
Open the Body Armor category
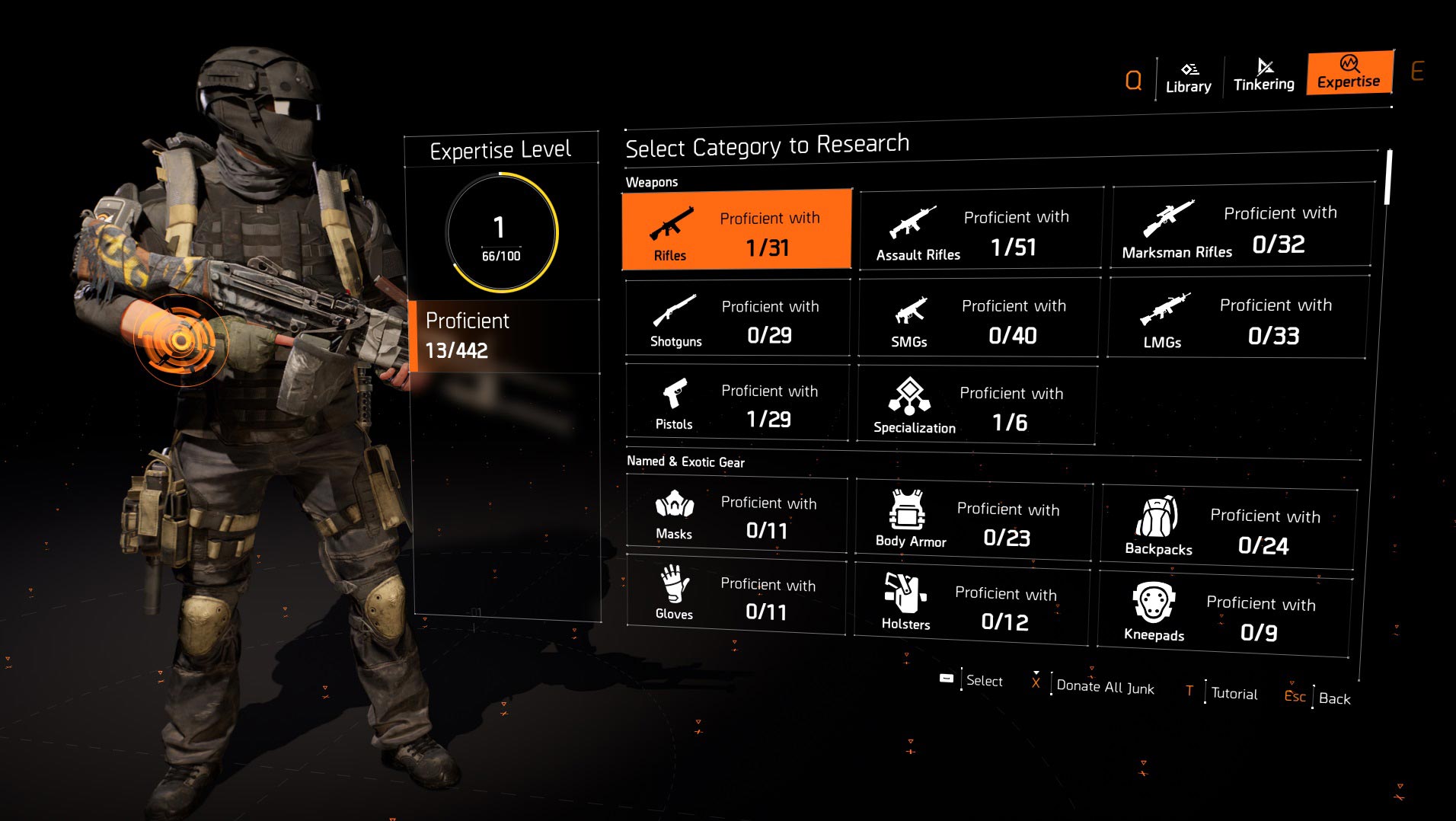click(973, 522)
